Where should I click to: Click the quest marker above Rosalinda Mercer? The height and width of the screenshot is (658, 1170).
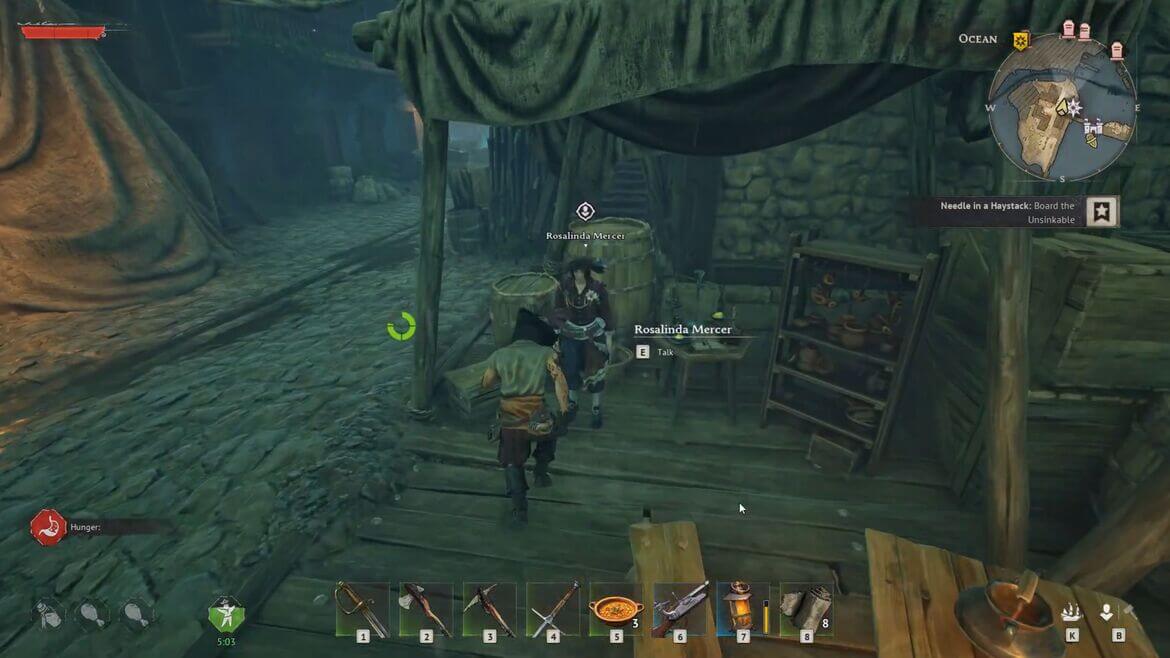[x=586, y=211]
